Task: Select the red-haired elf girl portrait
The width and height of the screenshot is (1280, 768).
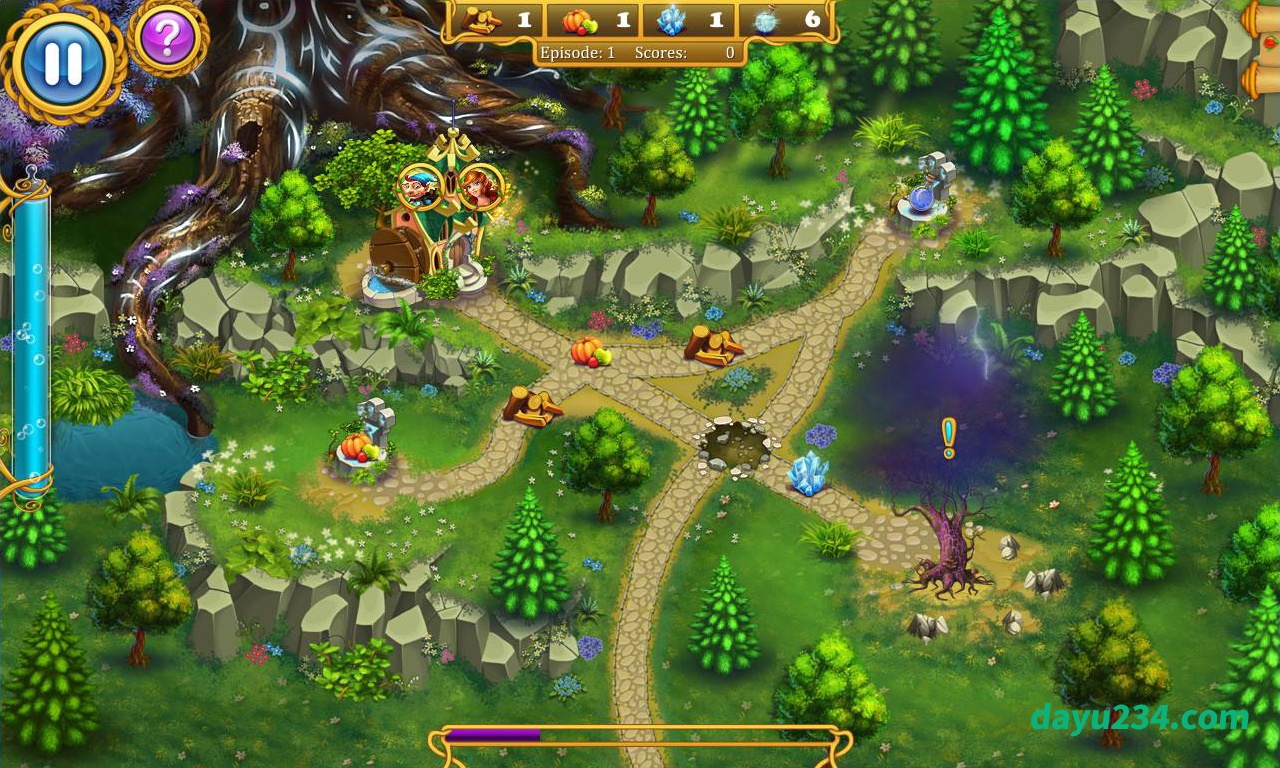Action: (x=480, y=186)
